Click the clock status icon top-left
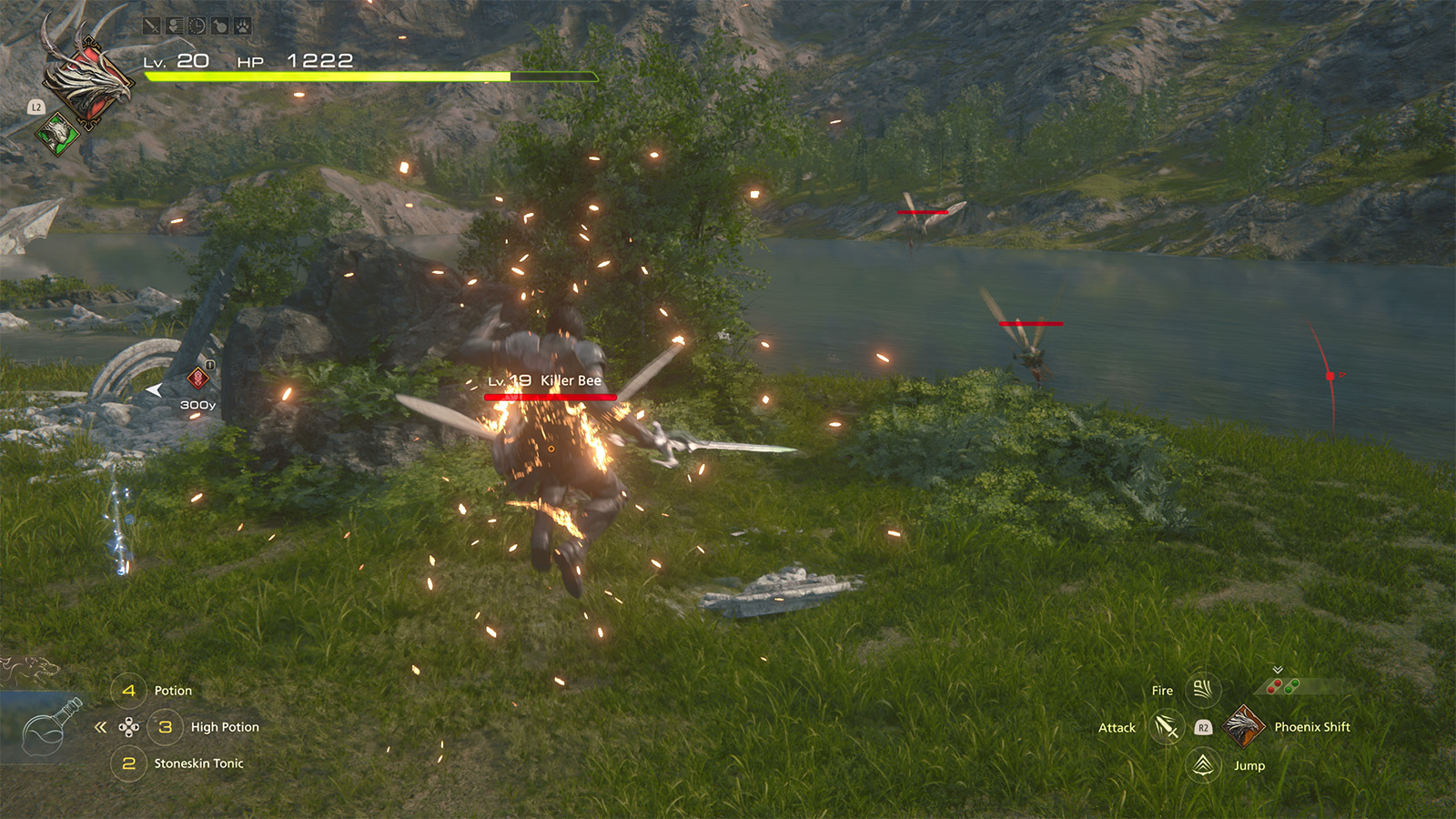 197,25
